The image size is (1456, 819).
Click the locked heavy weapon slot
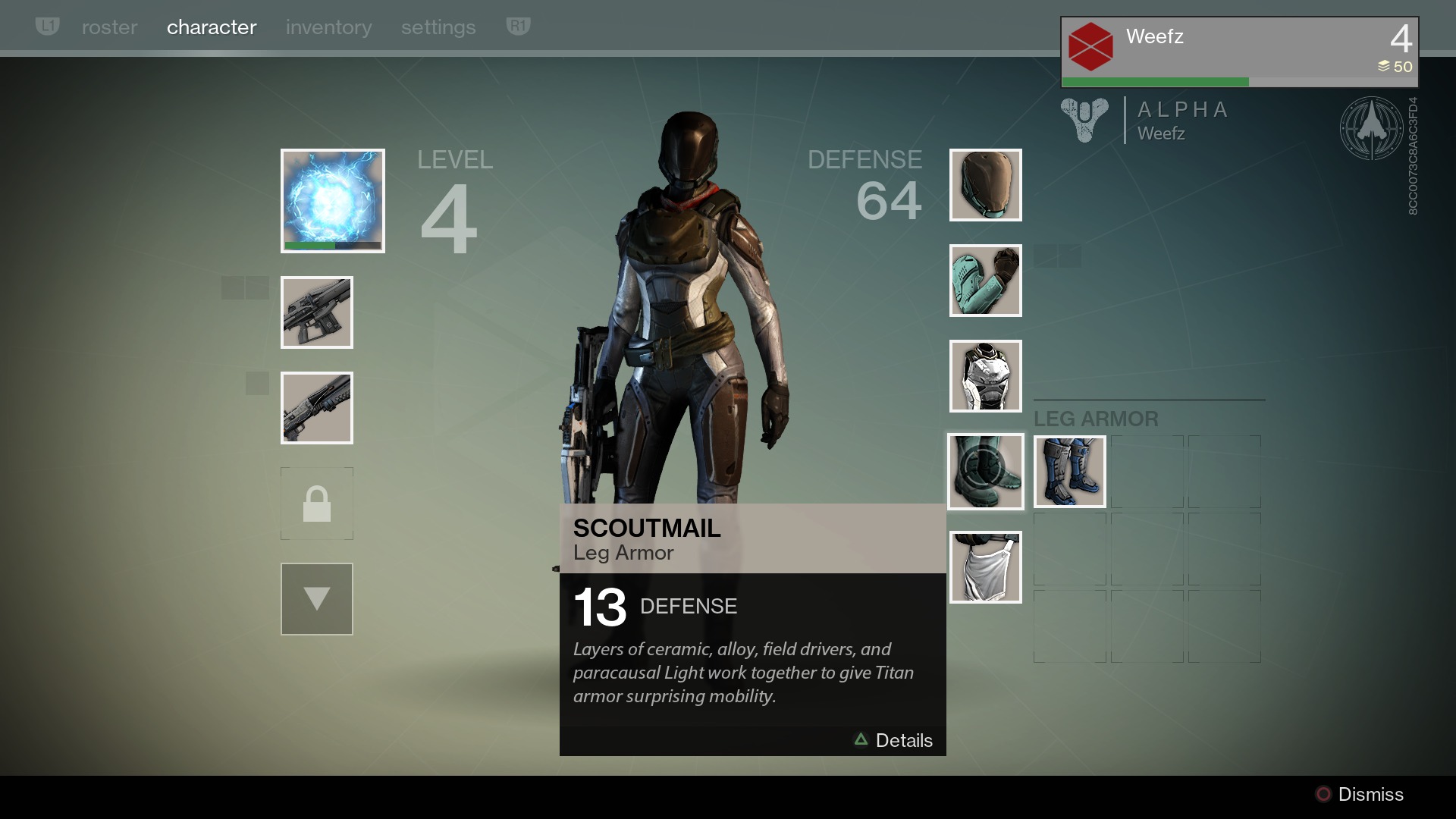coord(317,504)
